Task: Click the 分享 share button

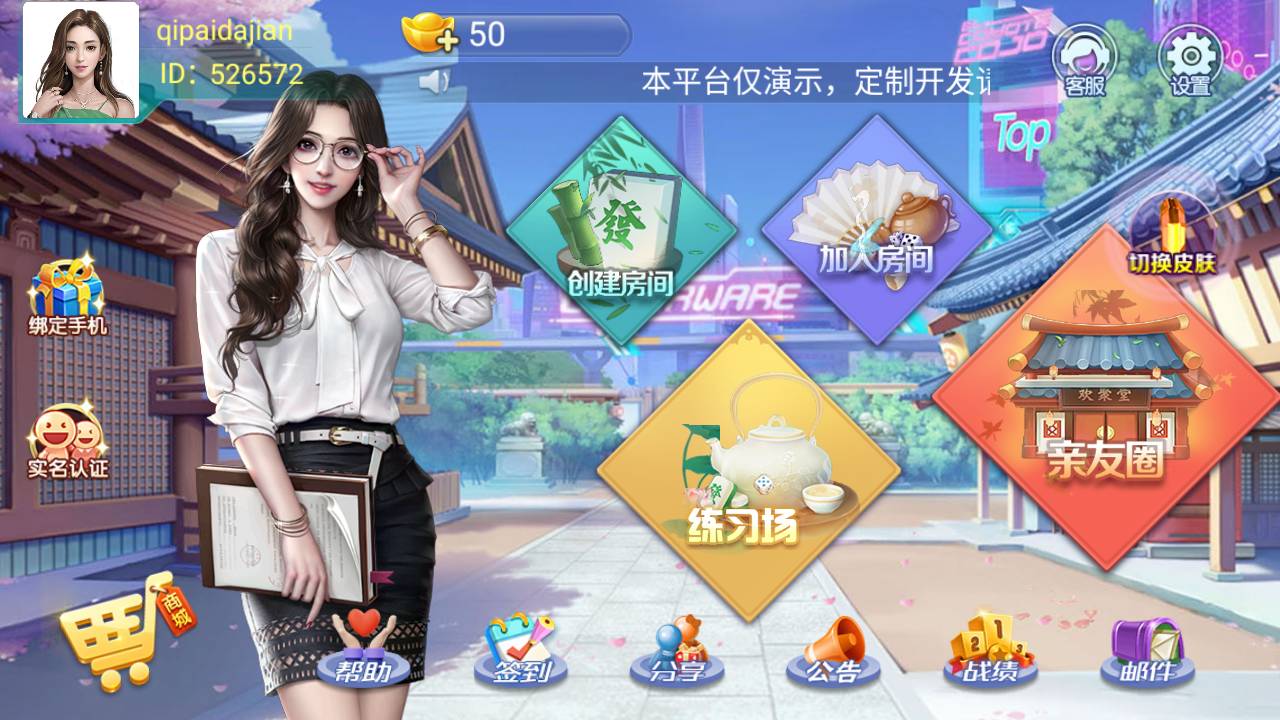Action: pos(676,650)
